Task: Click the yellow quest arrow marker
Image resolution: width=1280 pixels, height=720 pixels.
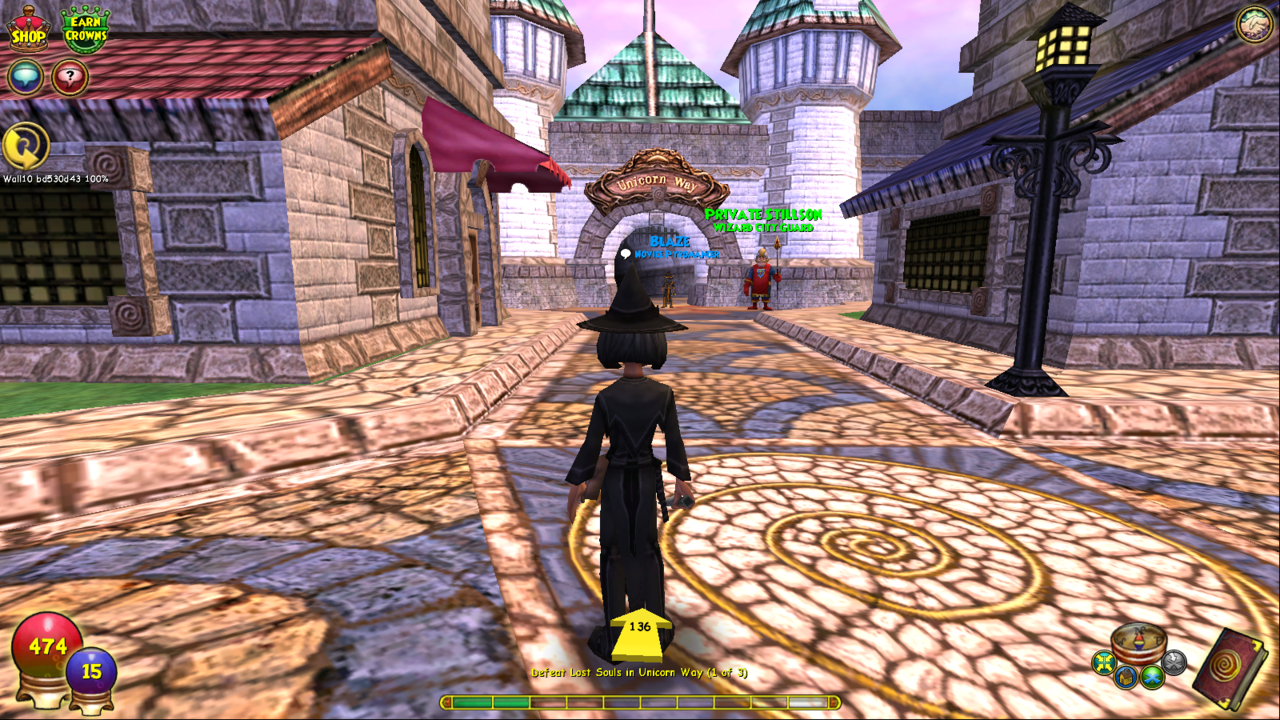Action: click(x=640, y=634)
